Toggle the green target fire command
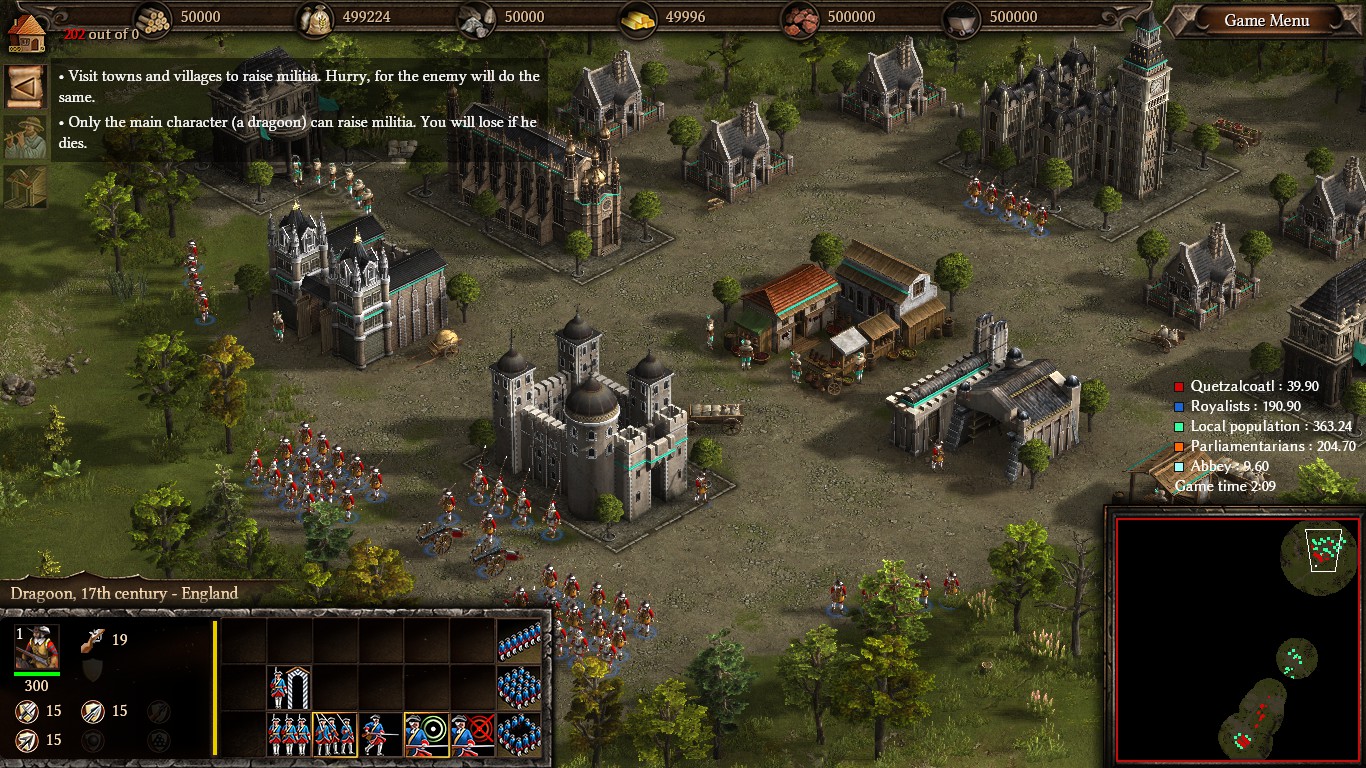1366x768 pixels. (x=427, y=735)
